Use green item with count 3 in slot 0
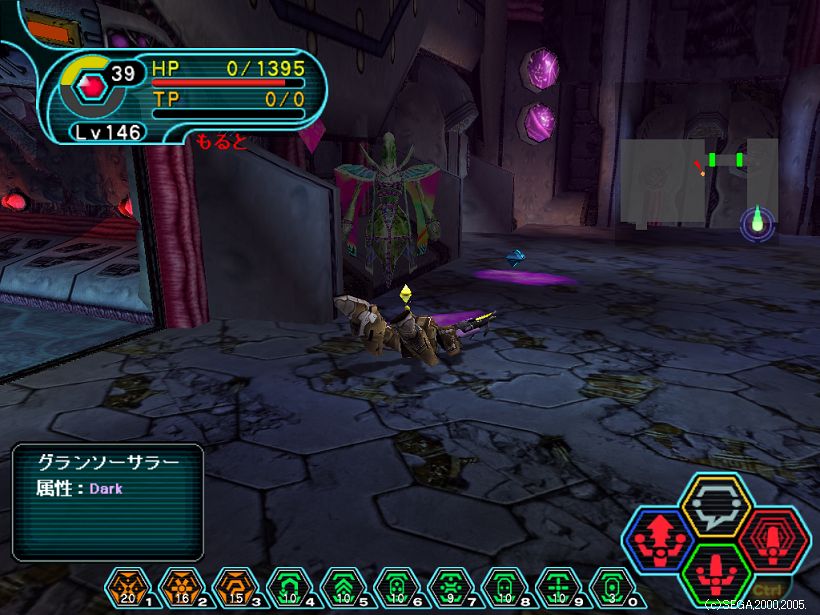 pos(612,585)
